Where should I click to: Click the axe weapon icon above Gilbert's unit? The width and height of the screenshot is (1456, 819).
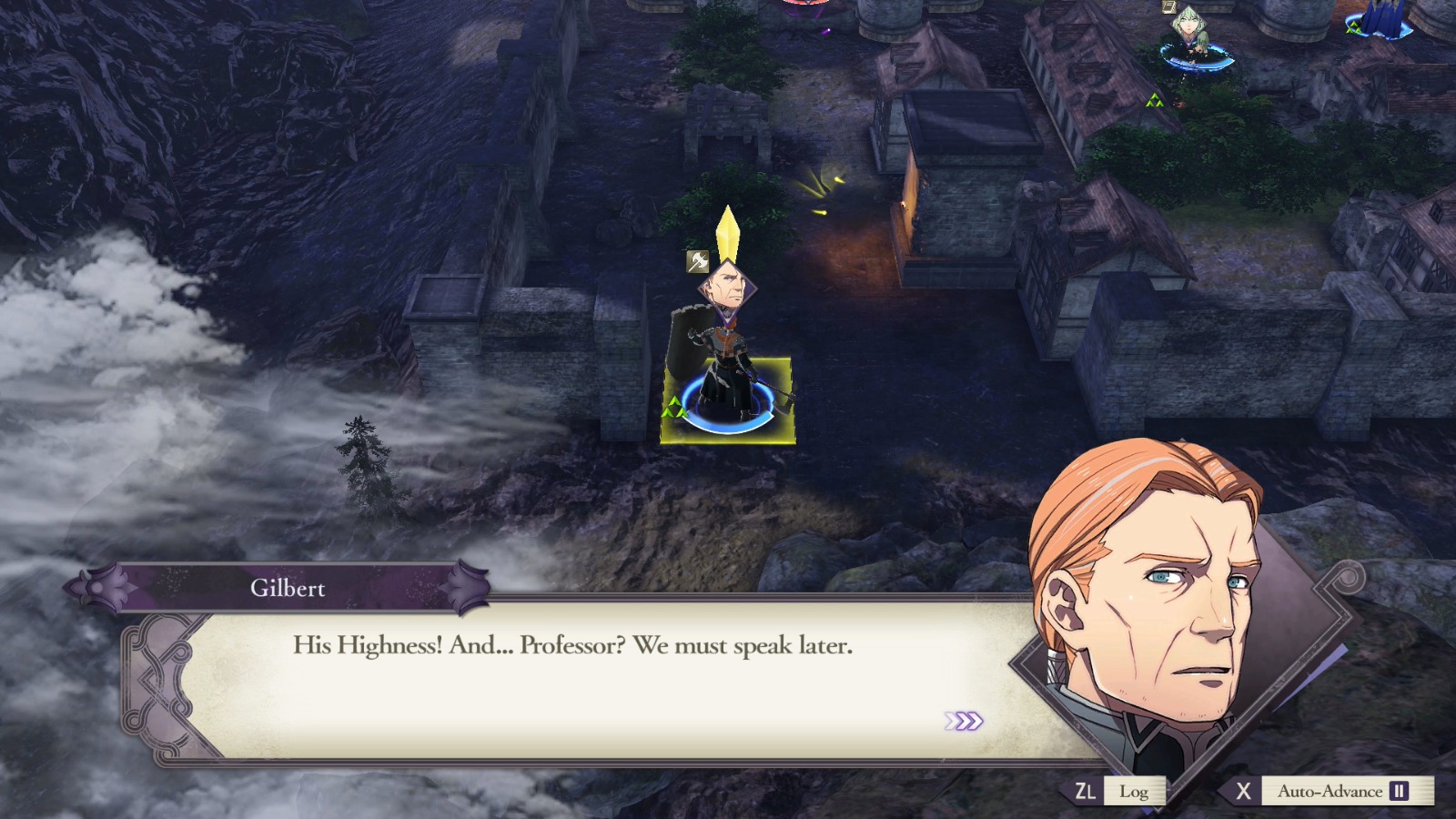click(x=698, y=261)
